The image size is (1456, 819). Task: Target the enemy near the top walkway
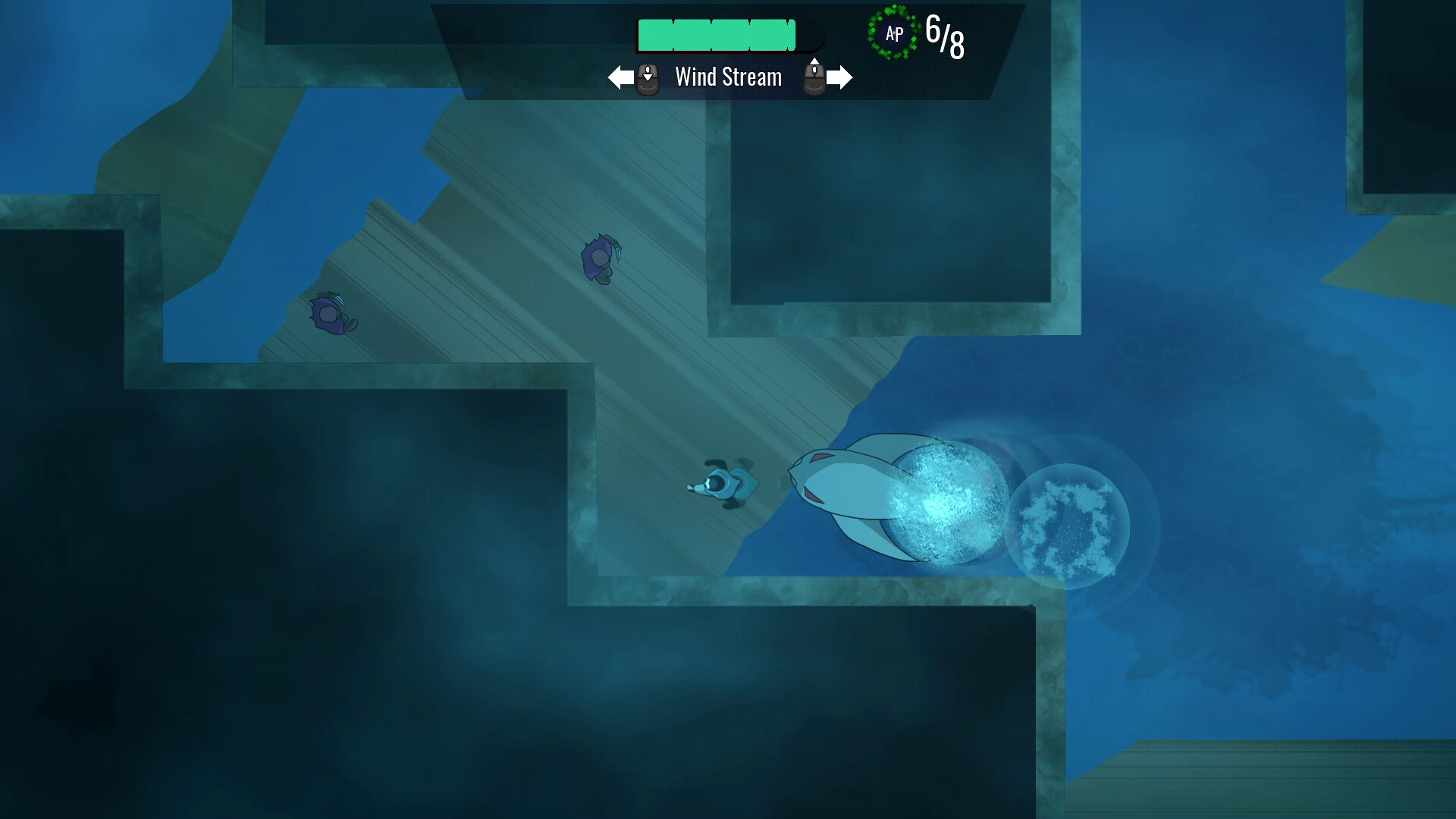tap(599, 258)
